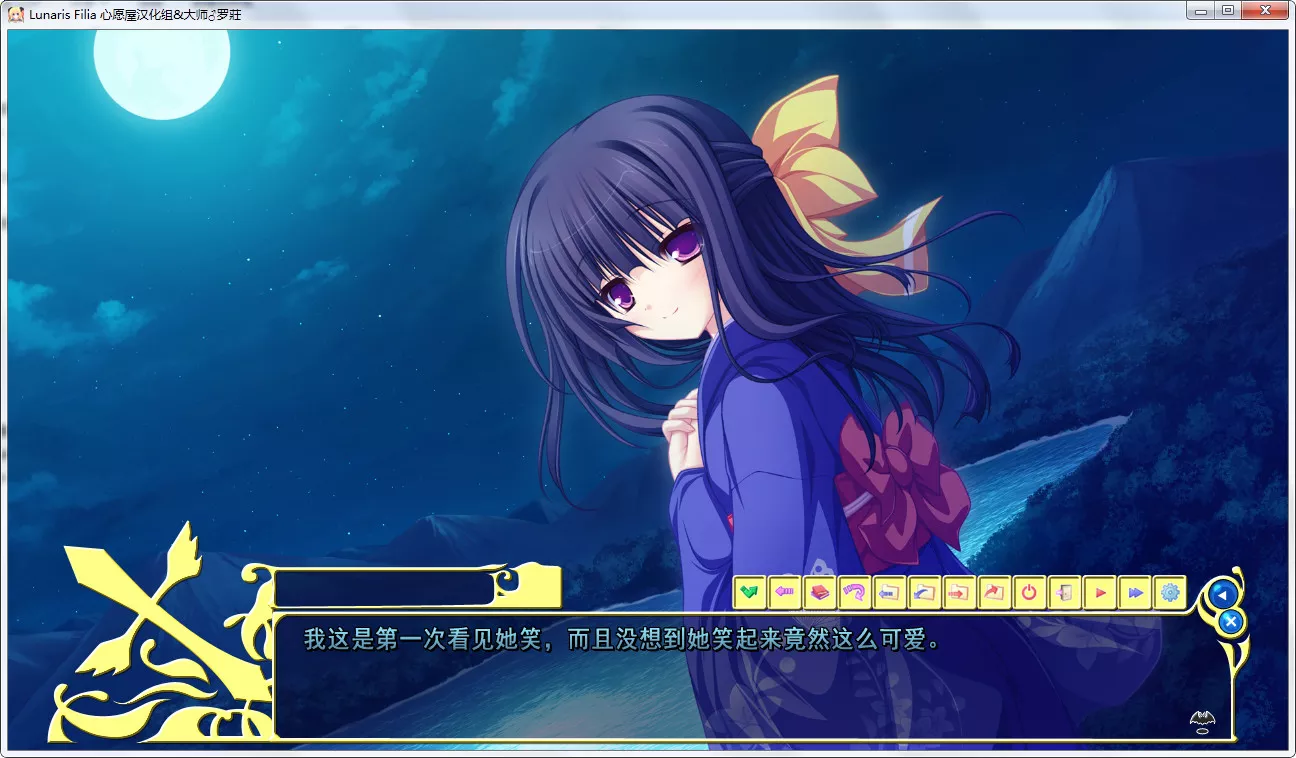Click the green checkmark toolbar icon
Image resolution: width=1296 pixels, height=758 pixels.
pos(750,592)
